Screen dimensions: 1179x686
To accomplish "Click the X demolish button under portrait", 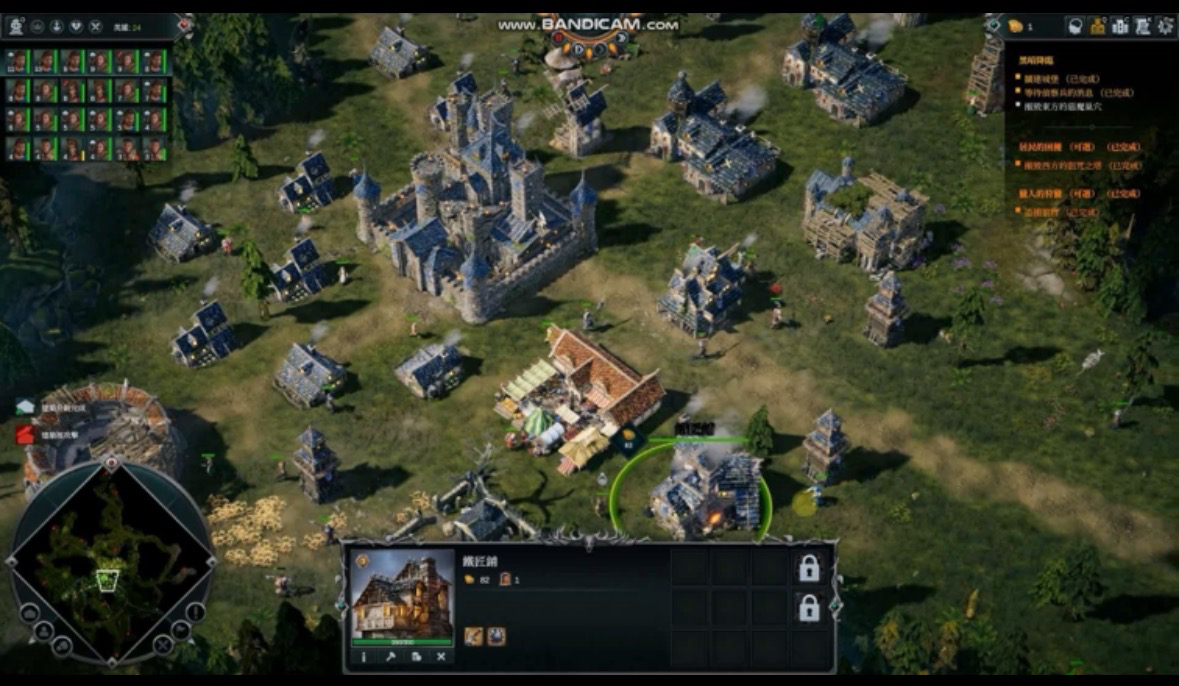I will (x=441, y=657).
